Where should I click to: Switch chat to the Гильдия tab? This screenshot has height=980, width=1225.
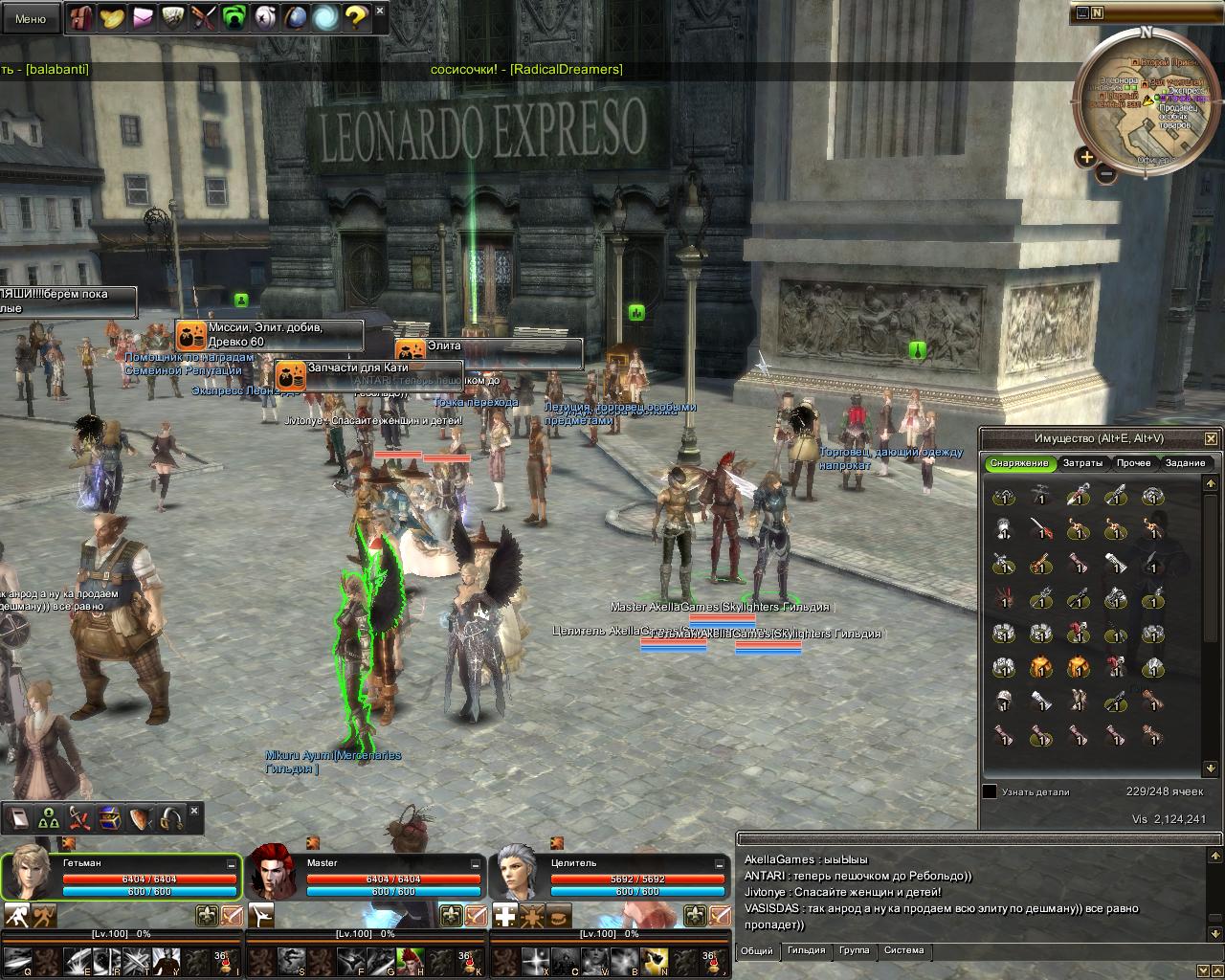point(806,950)
